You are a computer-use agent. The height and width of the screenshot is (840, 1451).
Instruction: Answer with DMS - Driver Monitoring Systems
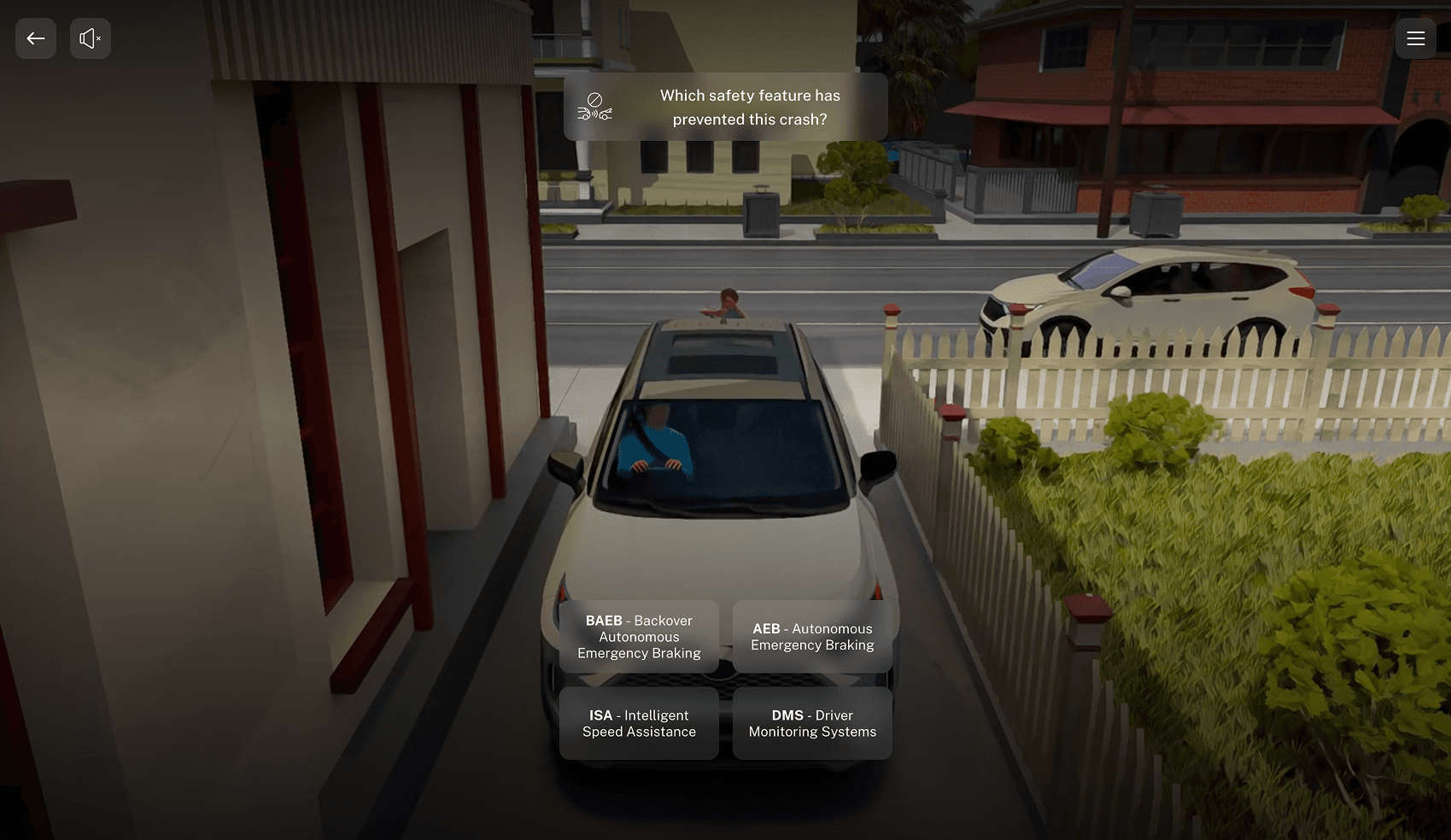tap(812, 723)
